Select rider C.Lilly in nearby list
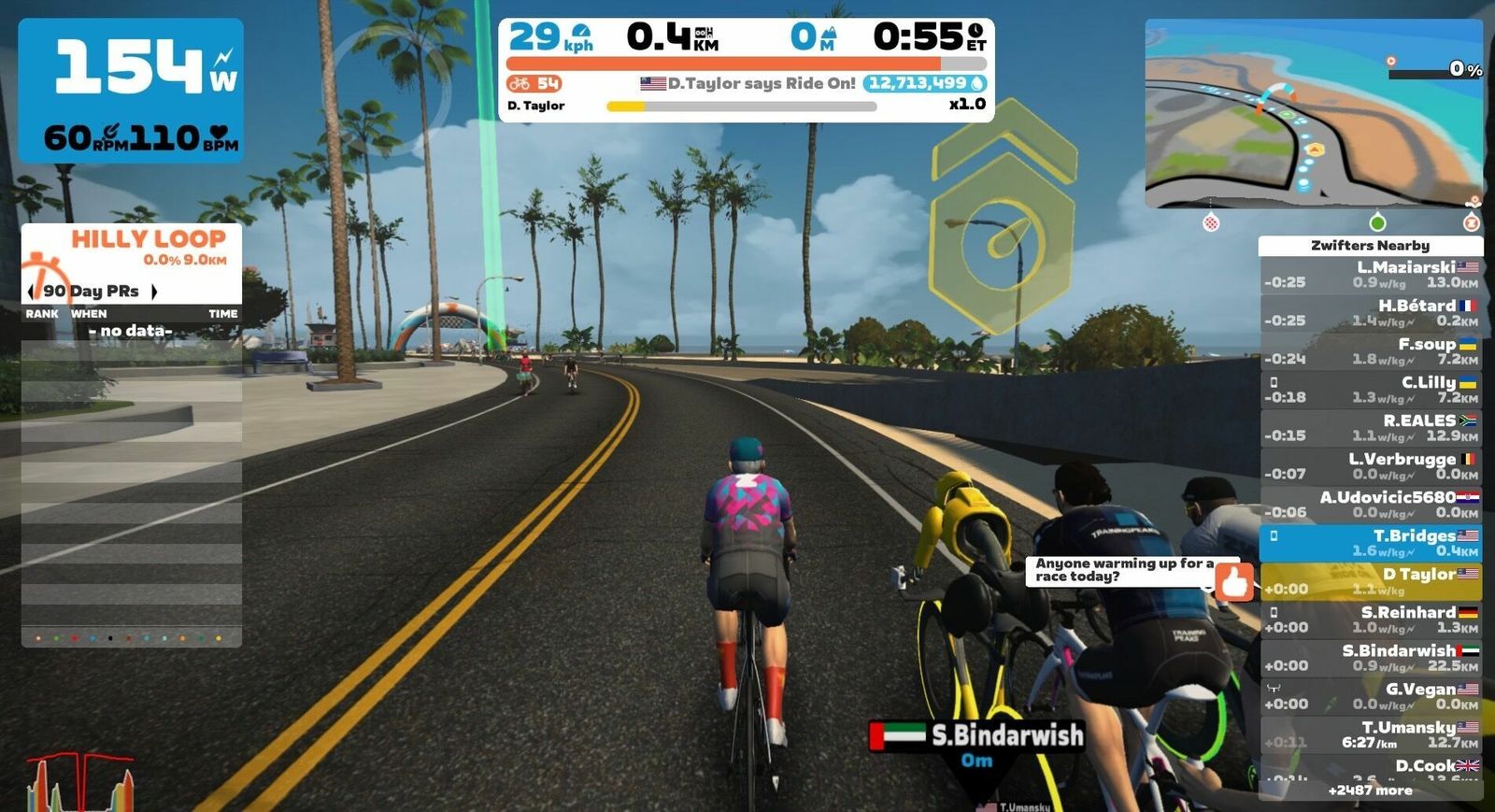The image size is (1495, 812). point(1371,390)
